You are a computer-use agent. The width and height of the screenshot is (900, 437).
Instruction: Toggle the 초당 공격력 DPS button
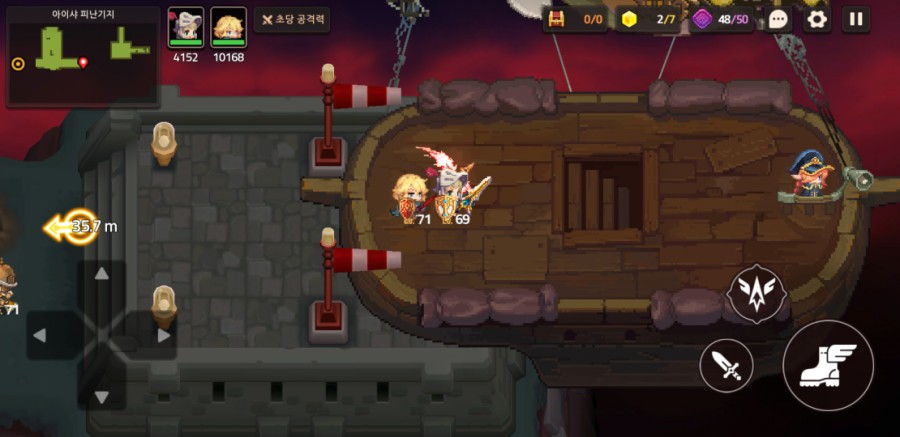coord(292,19)
